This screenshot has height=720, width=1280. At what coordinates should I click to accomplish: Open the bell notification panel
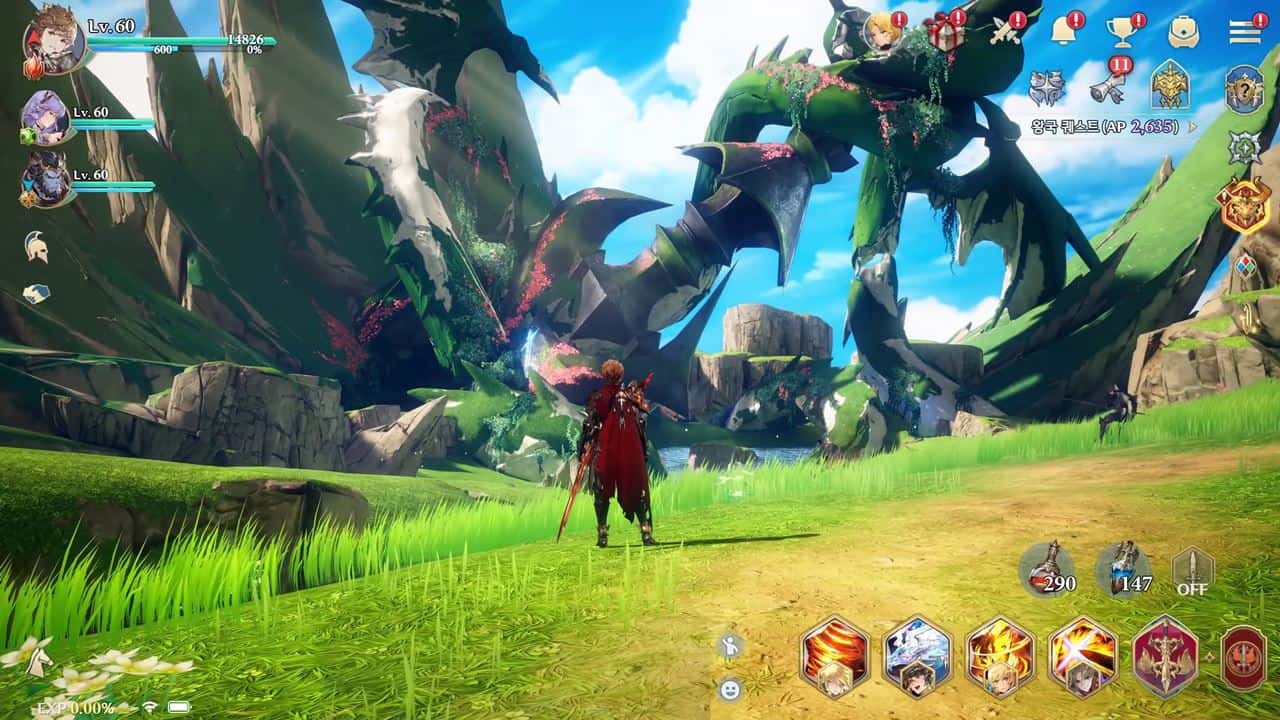(x=1062, y=30)
